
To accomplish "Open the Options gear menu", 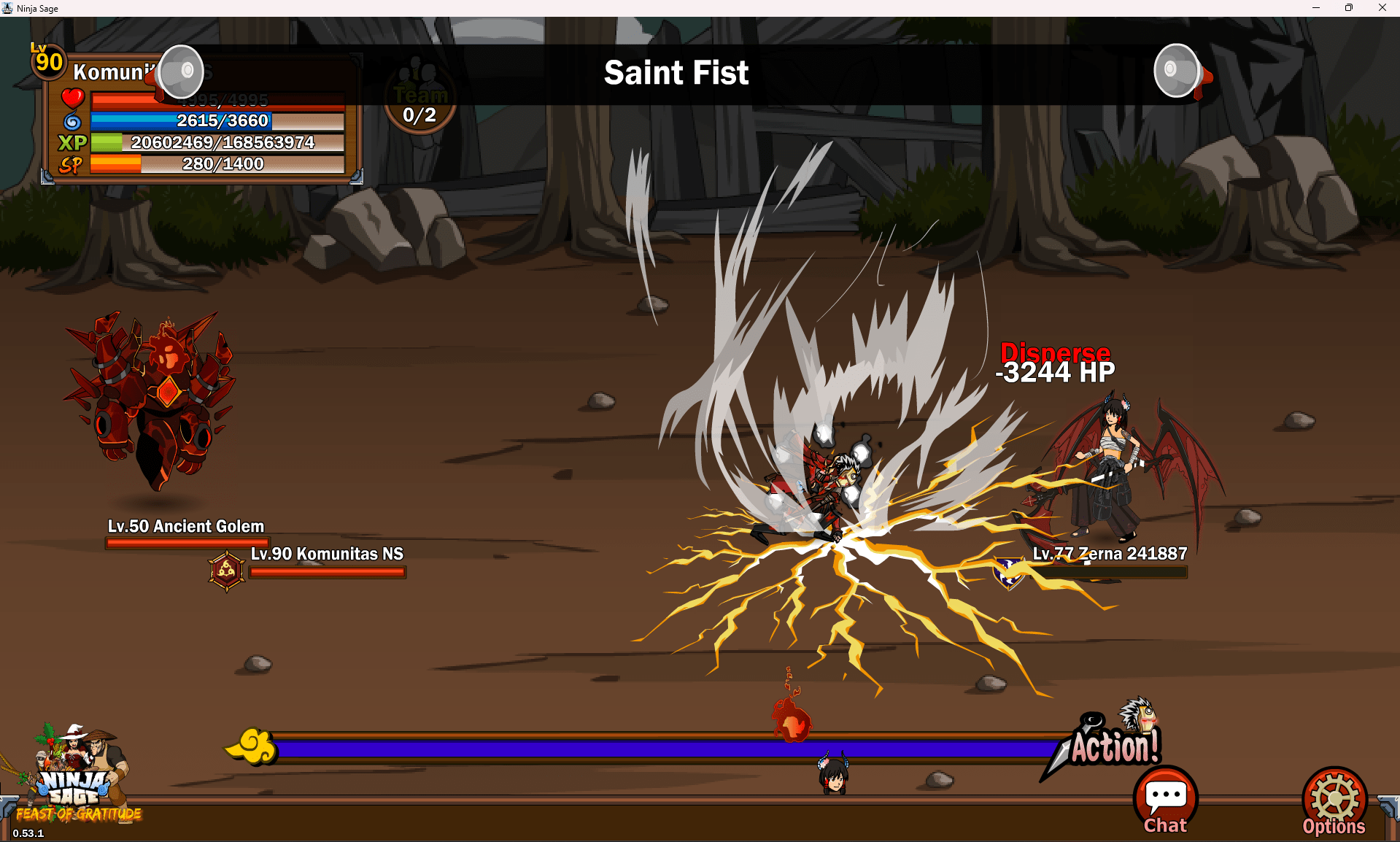I will click(x=1334, y=802).
